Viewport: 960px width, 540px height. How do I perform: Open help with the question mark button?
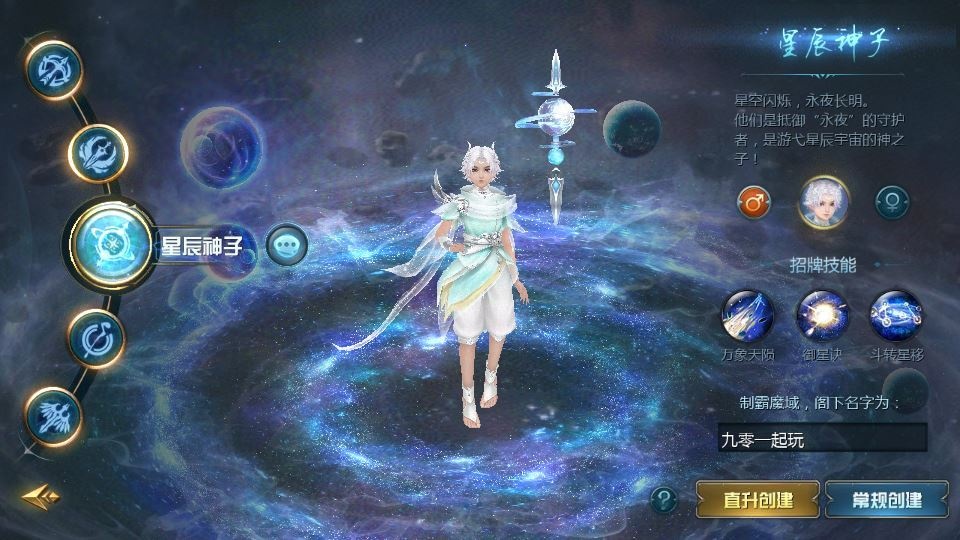point(663,498)
